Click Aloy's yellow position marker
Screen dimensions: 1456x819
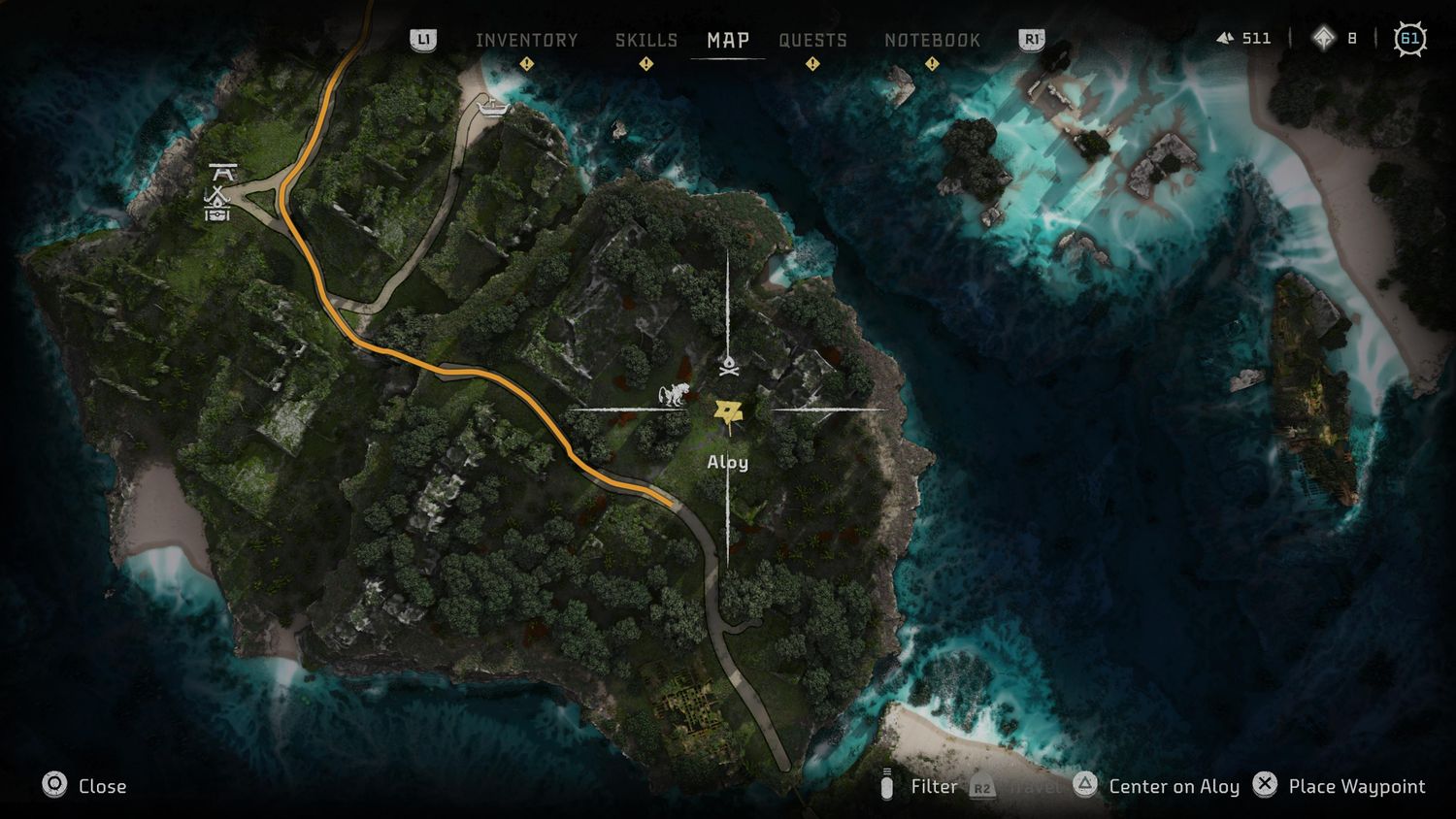(x=728, y=414)
